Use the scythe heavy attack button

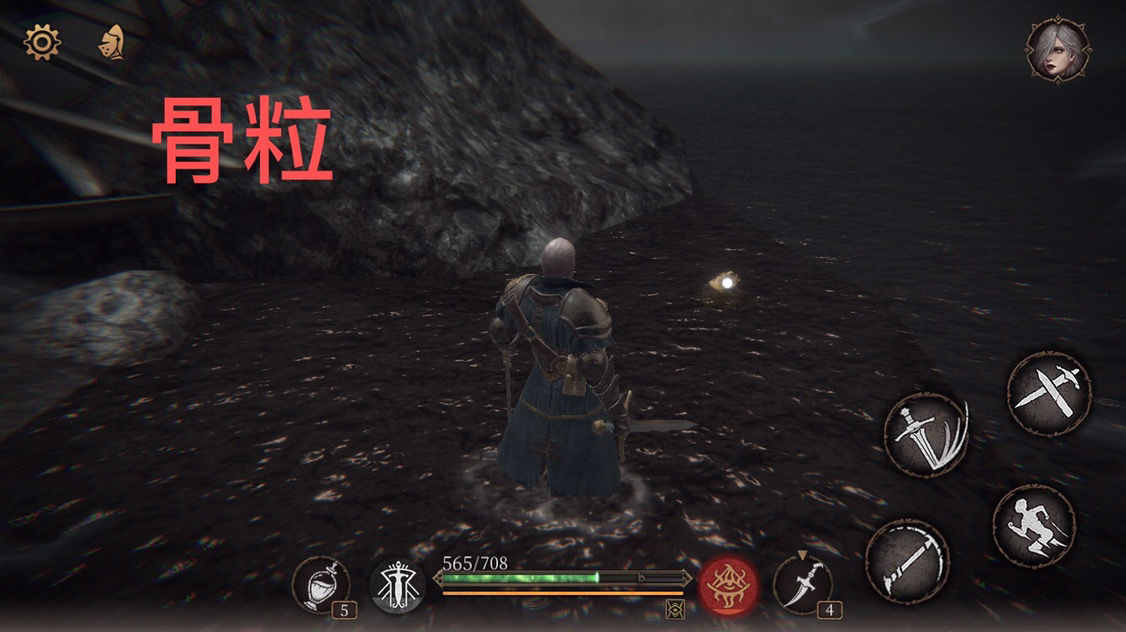906,561
